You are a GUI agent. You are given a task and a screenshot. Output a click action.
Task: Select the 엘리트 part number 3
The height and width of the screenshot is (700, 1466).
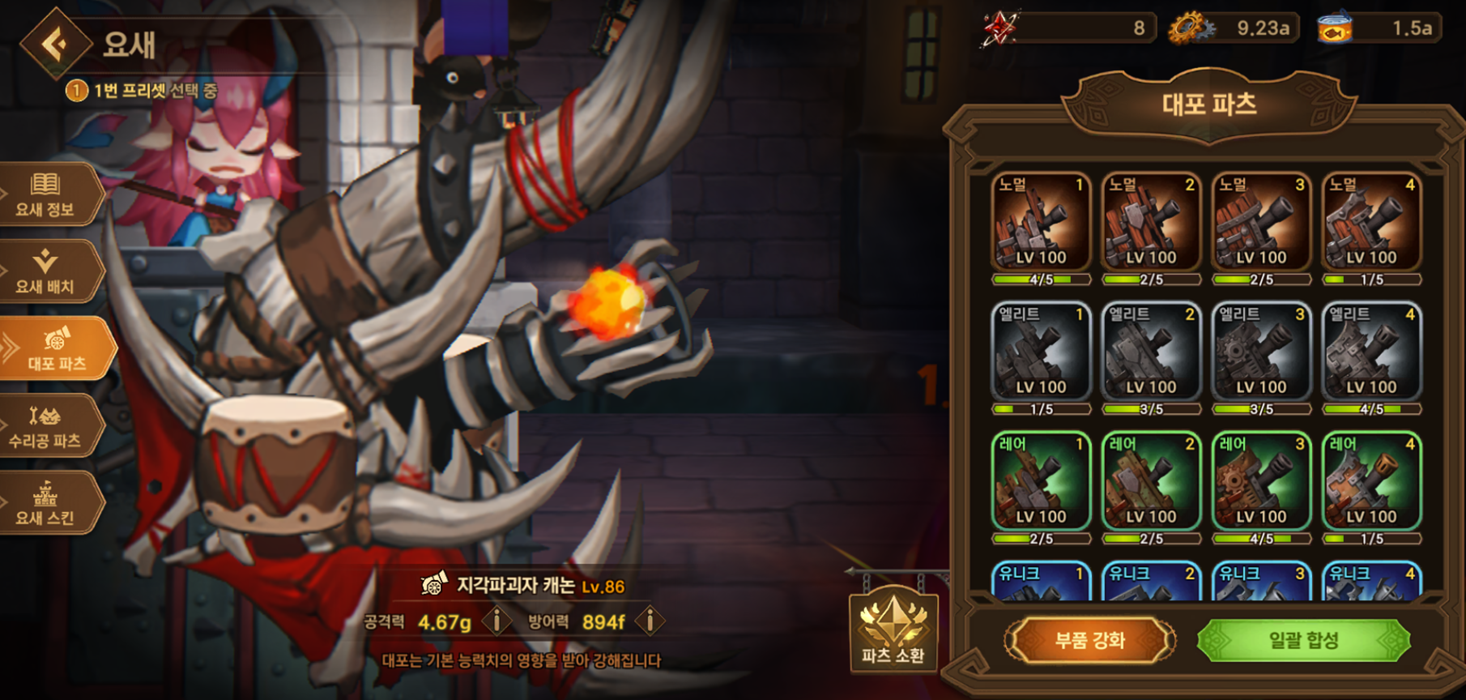(1261, 352)
